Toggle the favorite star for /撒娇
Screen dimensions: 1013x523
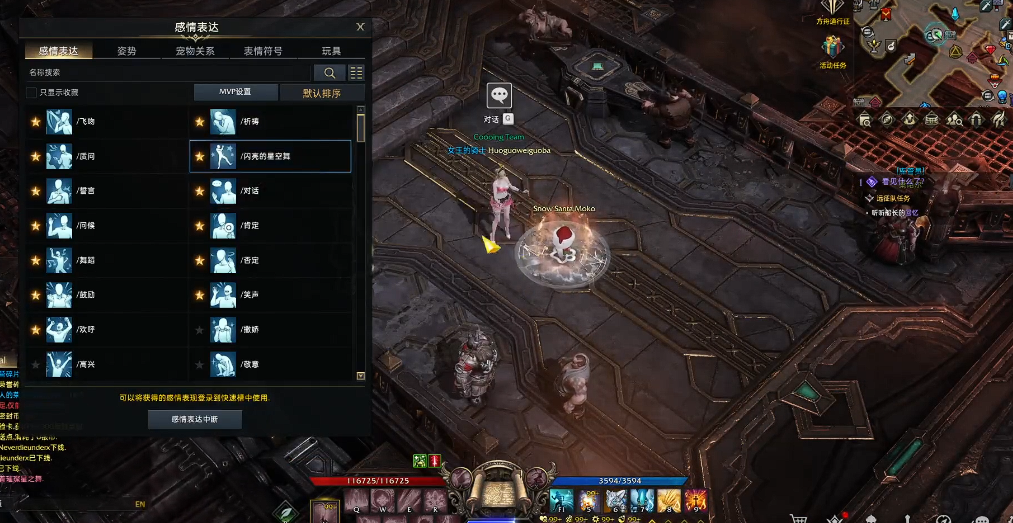coord(199,330)
